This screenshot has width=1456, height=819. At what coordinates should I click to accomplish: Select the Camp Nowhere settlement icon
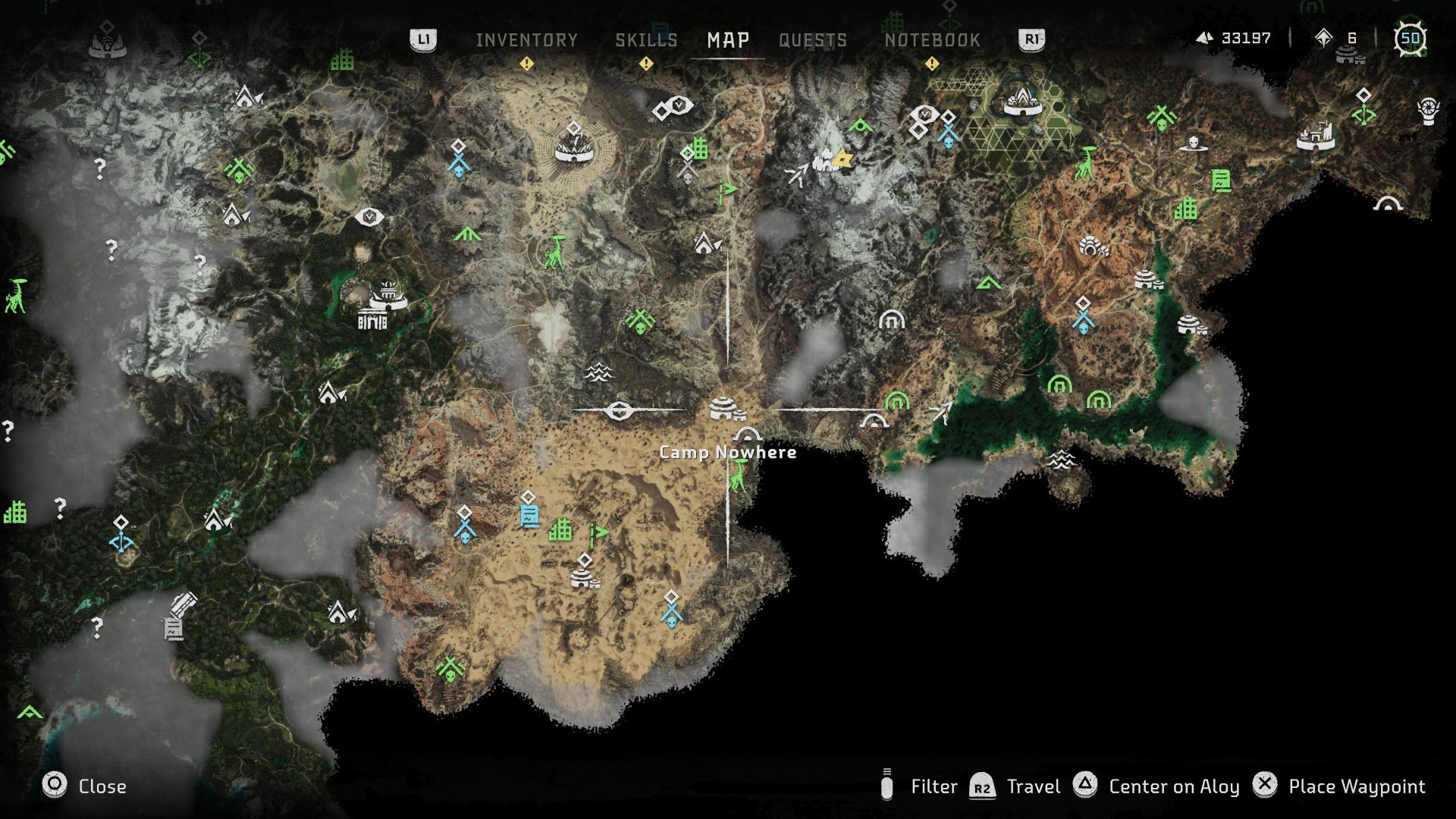click(x=724, y=407)
